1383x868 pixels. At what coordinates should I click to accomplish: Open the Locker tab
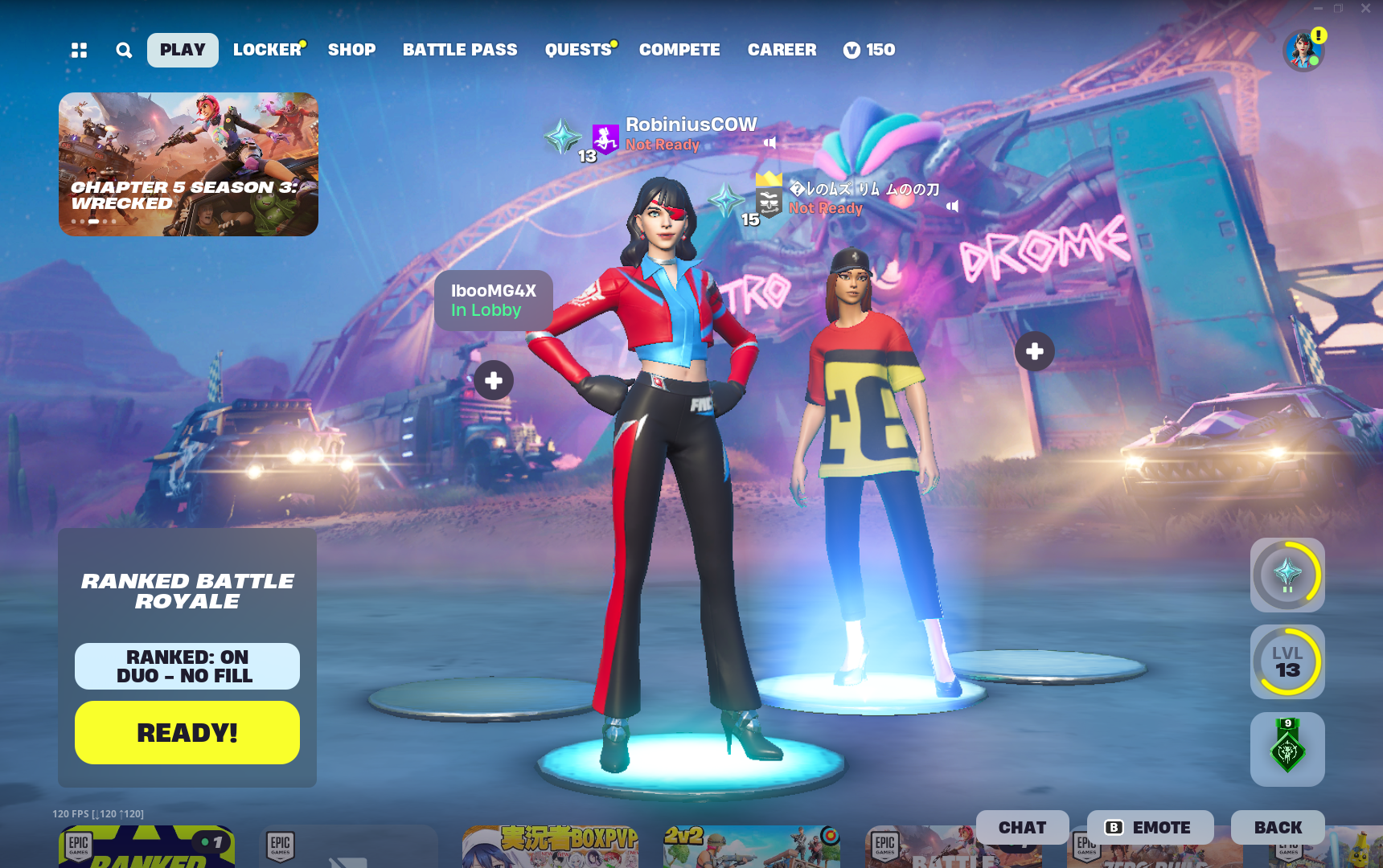(x=267, y=50)
